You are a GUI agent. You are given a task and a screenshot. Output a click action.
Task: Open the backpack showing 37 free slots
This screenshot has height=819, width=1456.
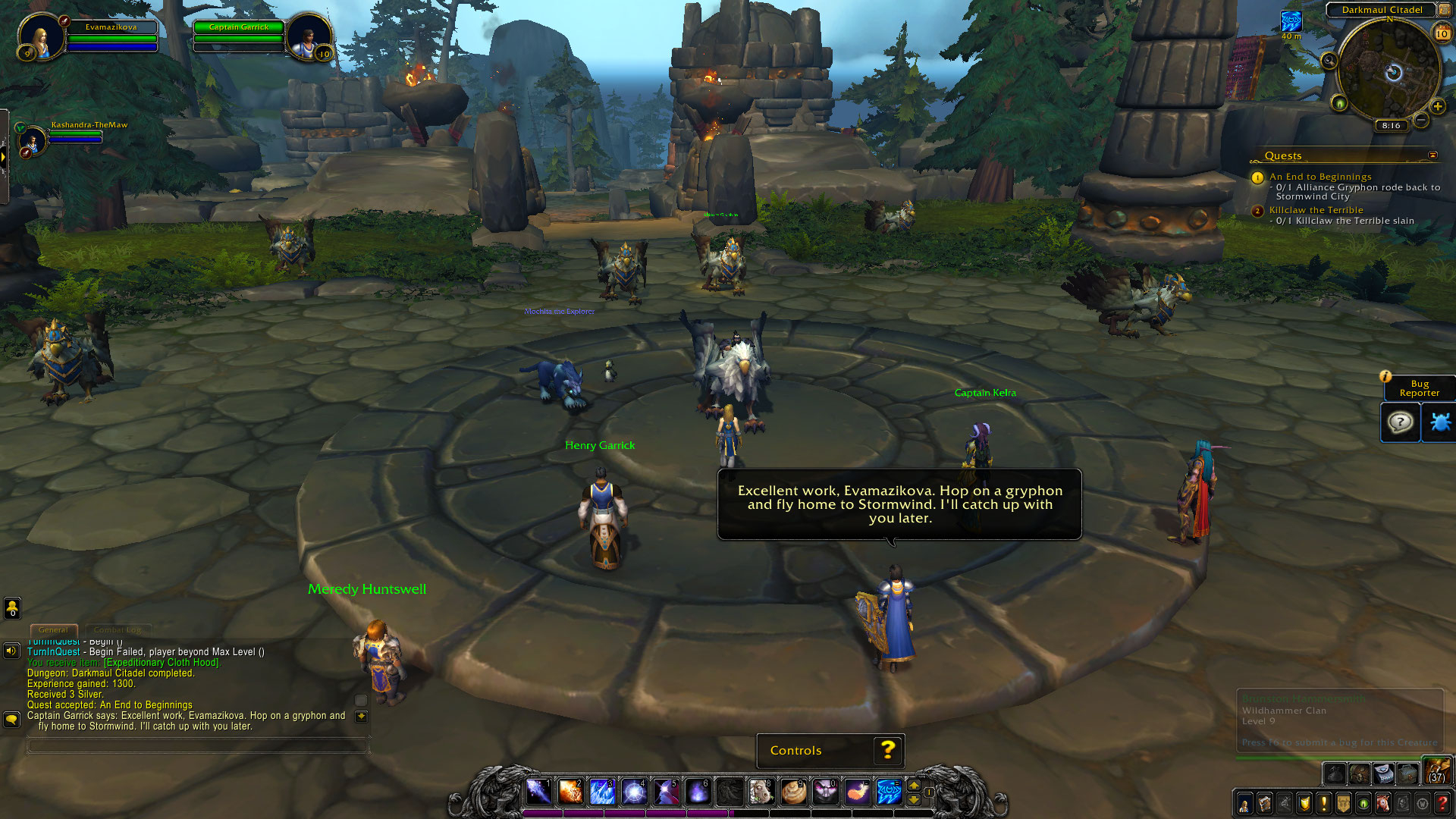pos(1436,770)
